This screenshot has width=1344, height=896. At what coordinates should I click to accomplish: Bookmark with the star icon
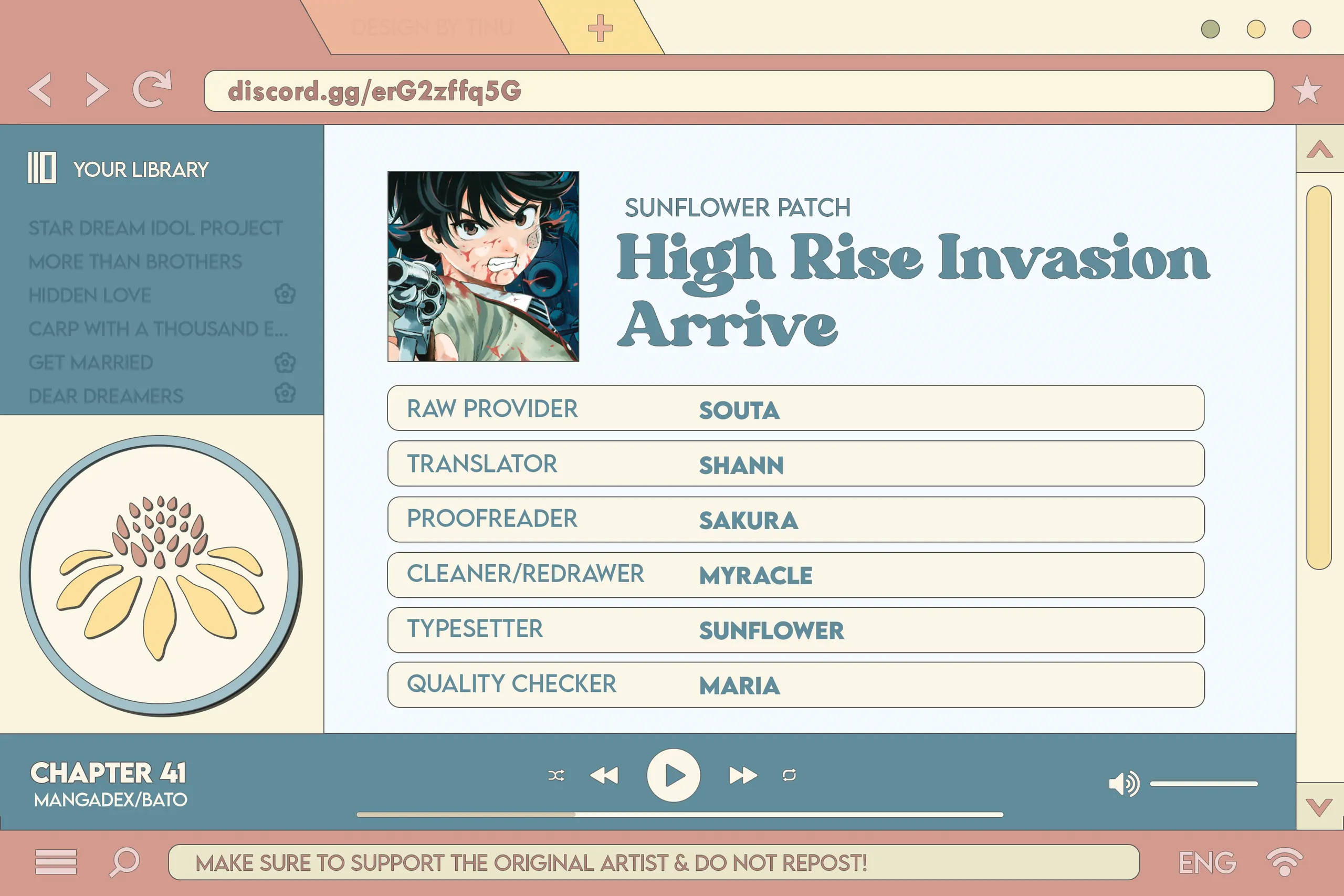[x=1306, y=90]
